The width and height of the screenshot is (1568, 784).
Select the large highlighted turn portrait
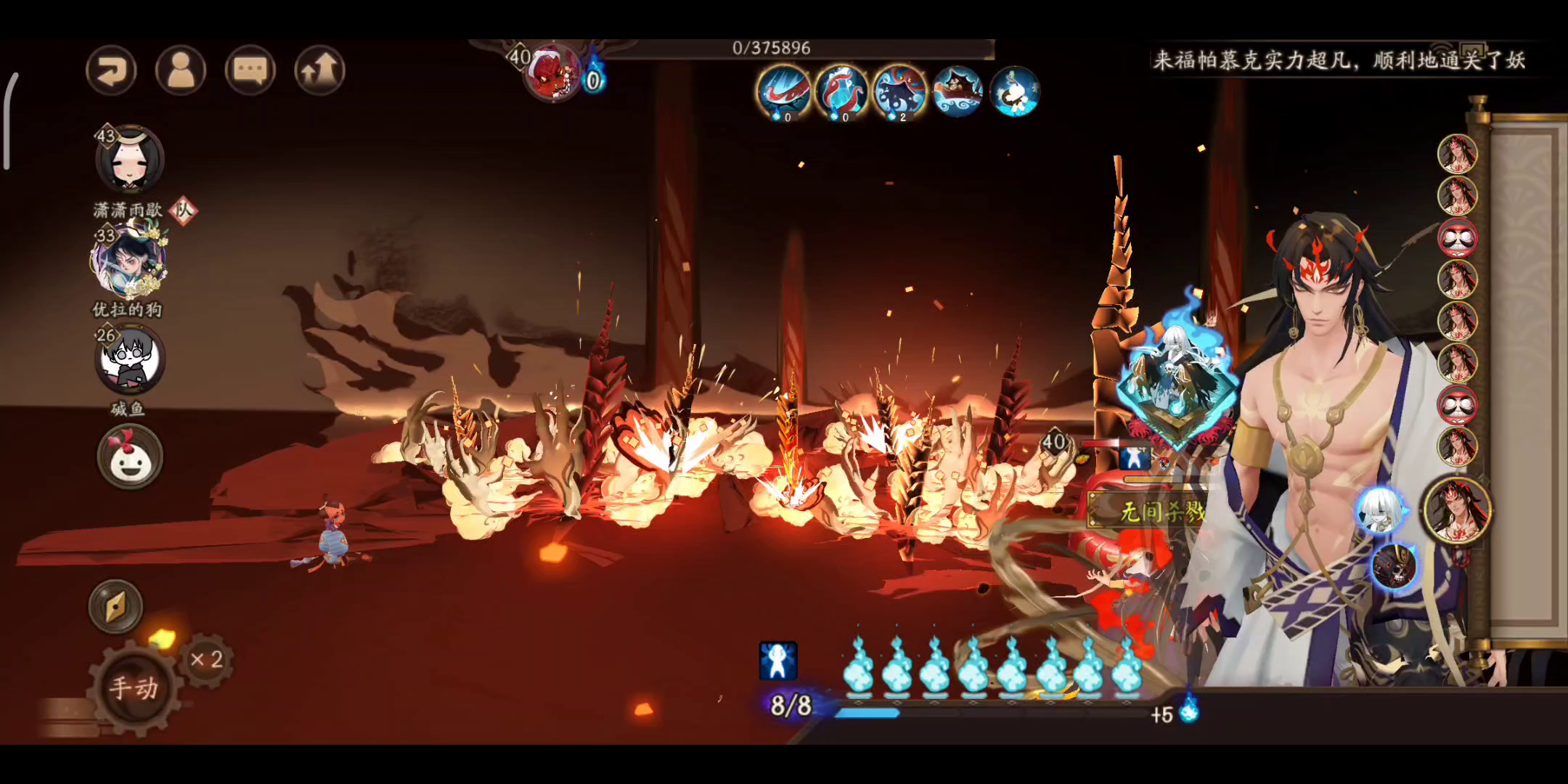pyautogui.click(x=1457, y=510)
